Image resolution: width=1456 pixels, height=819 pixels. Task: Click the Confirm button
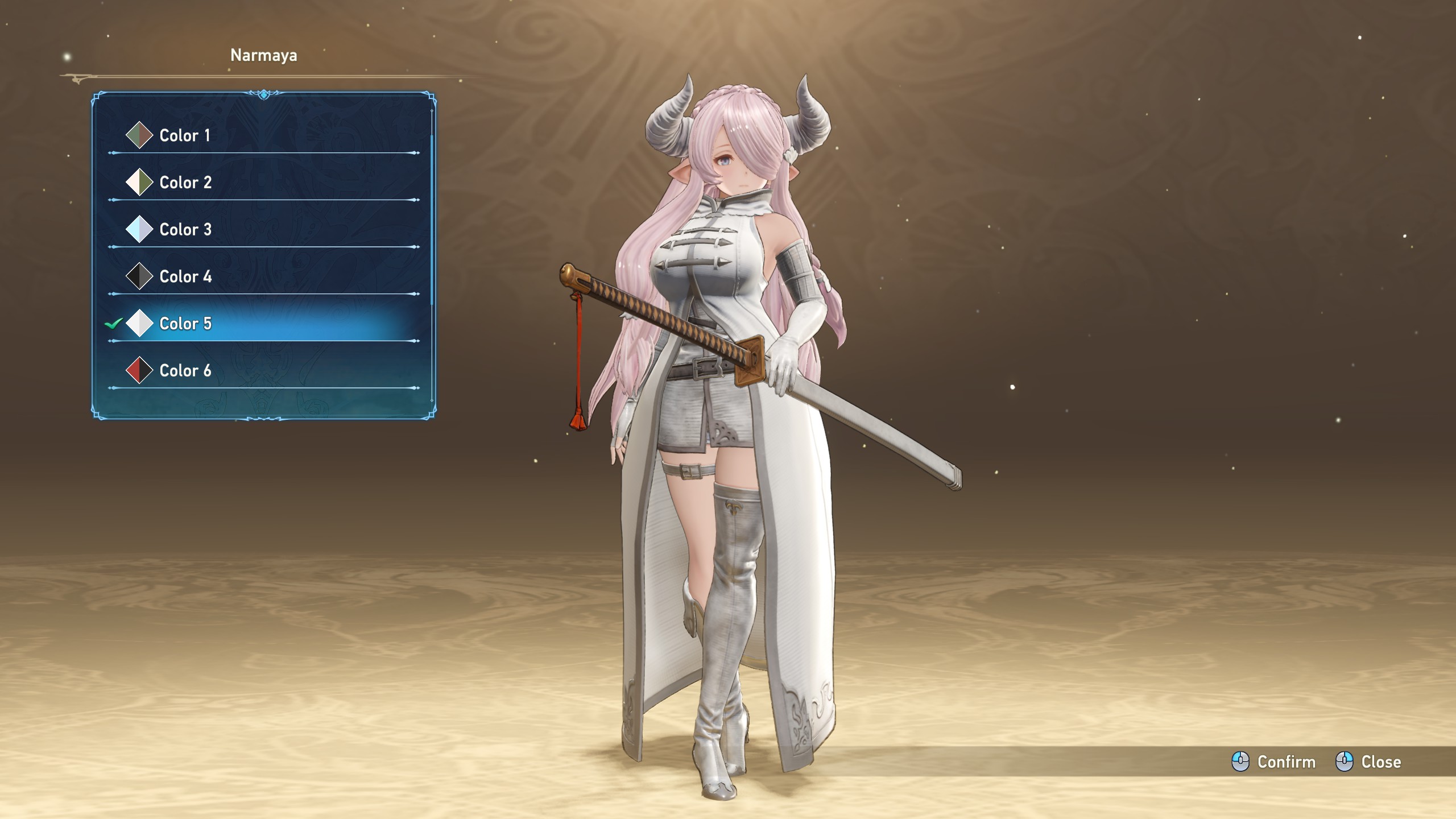coord(1274,762)
